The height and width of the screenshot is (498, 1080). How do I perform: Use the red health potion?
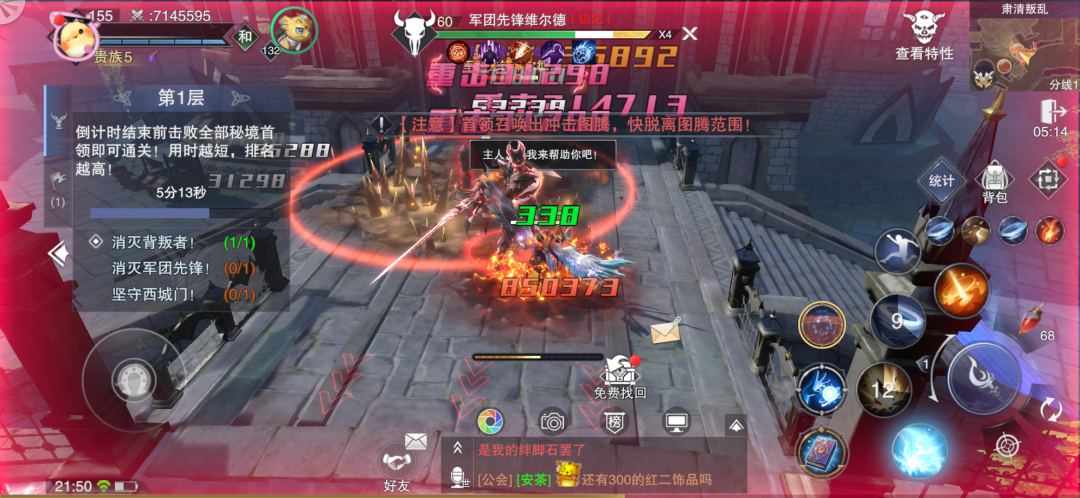(x=1031, y=322)
